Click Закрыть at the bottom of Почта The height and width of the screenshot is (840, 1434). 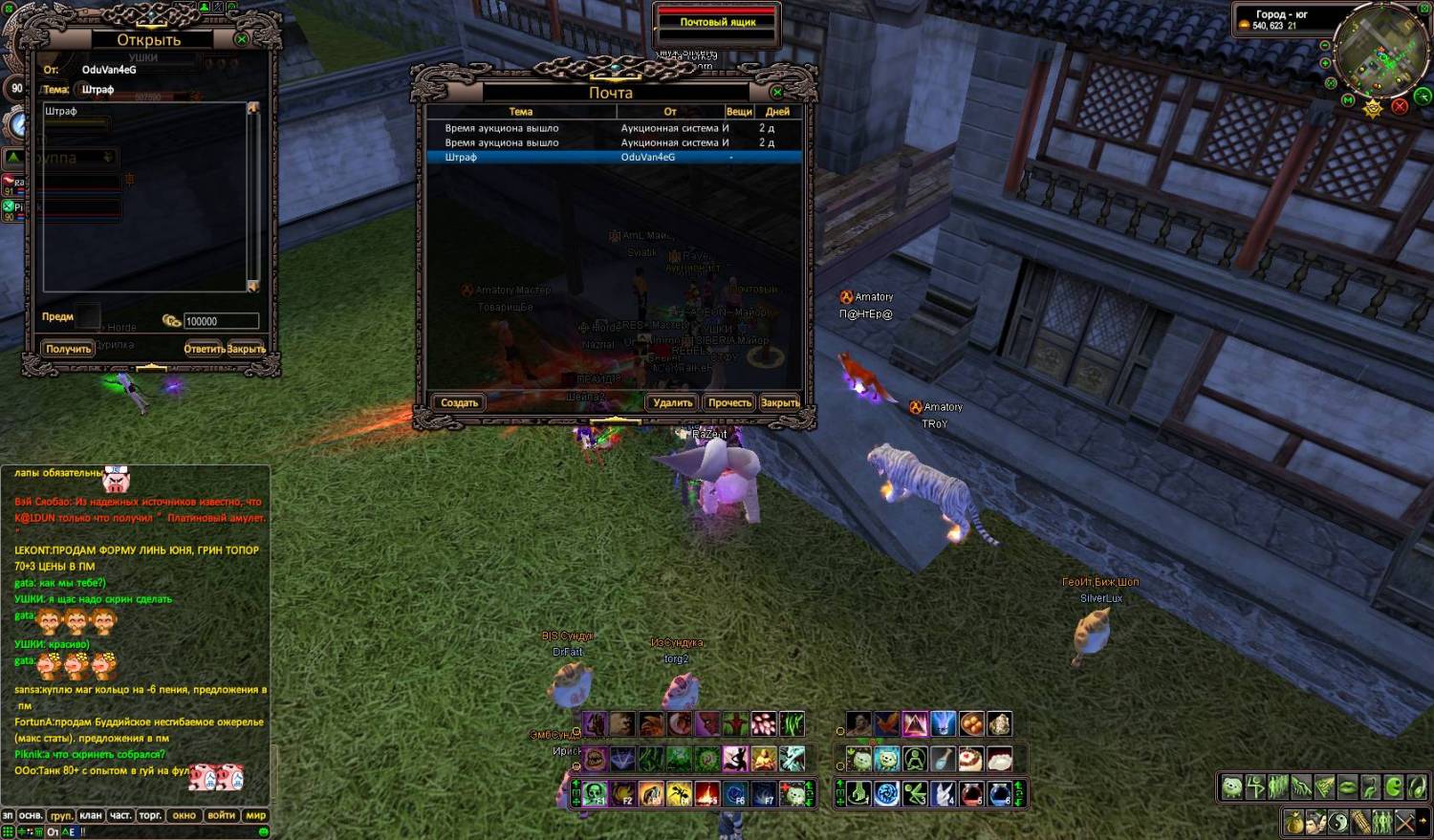click(x=779, y=402)
